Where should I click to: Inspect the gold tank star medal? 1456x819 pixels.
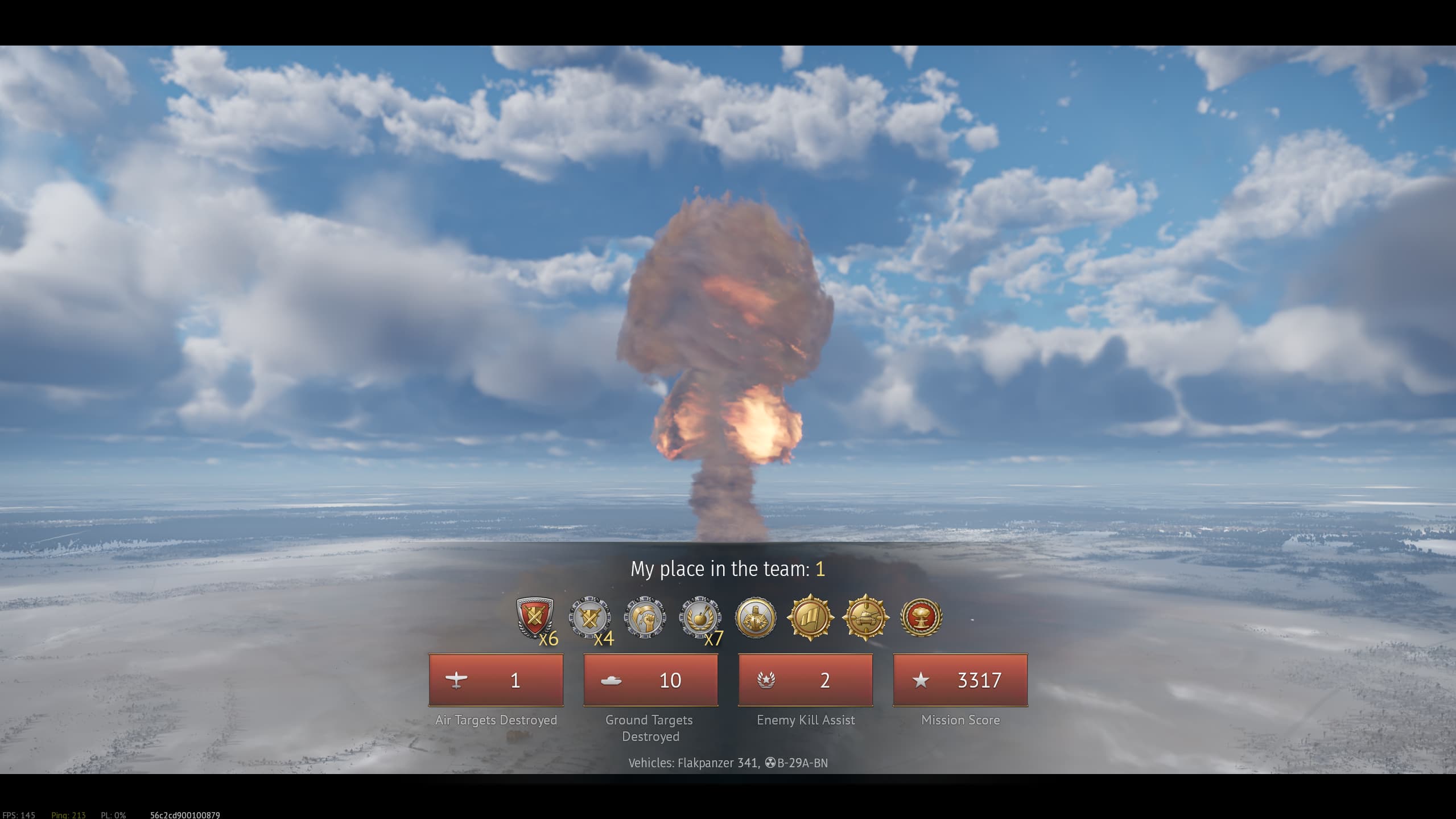(865, 618)
